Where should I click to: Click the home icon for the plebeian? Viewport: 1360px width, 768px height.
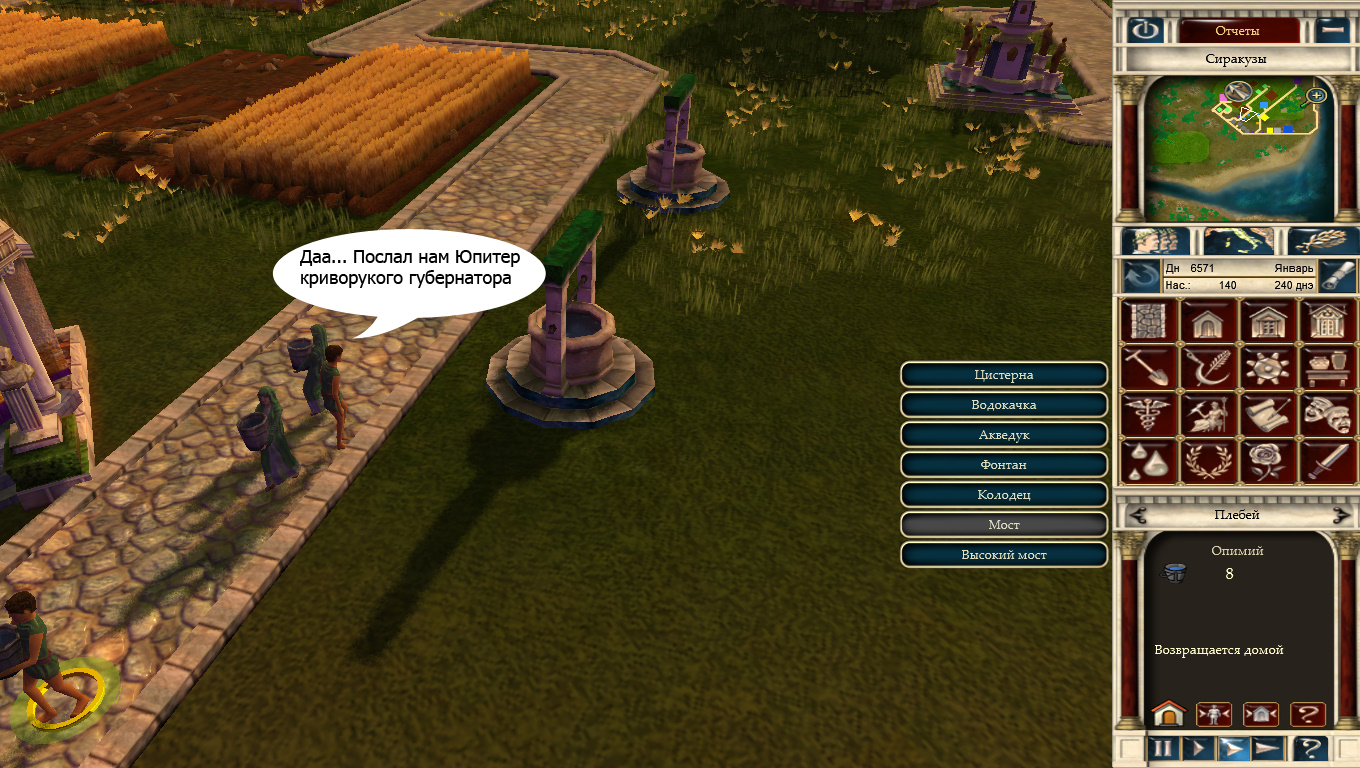[x=1167, y=714]
